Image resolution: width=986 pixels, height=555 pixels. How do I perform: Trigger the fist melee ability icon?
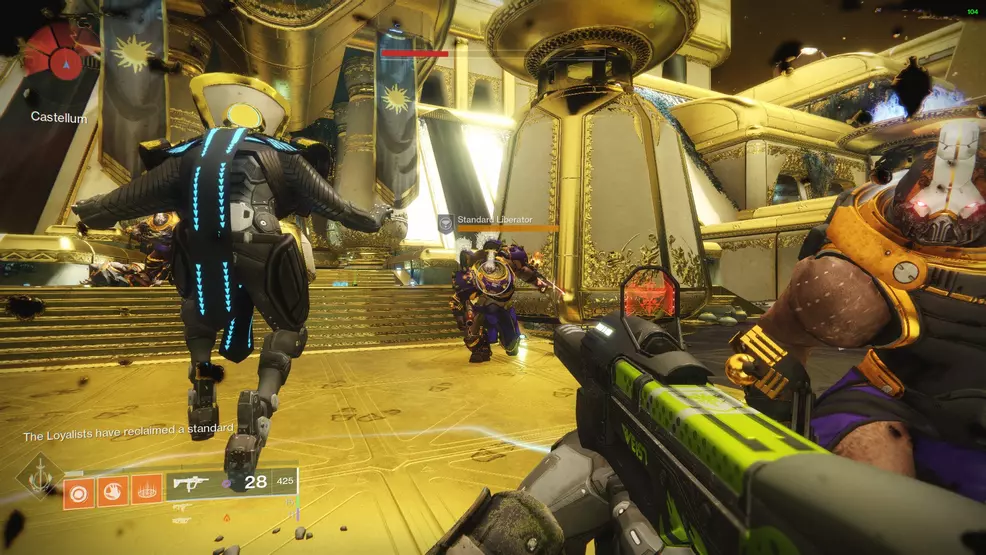[x=112, y=490]
